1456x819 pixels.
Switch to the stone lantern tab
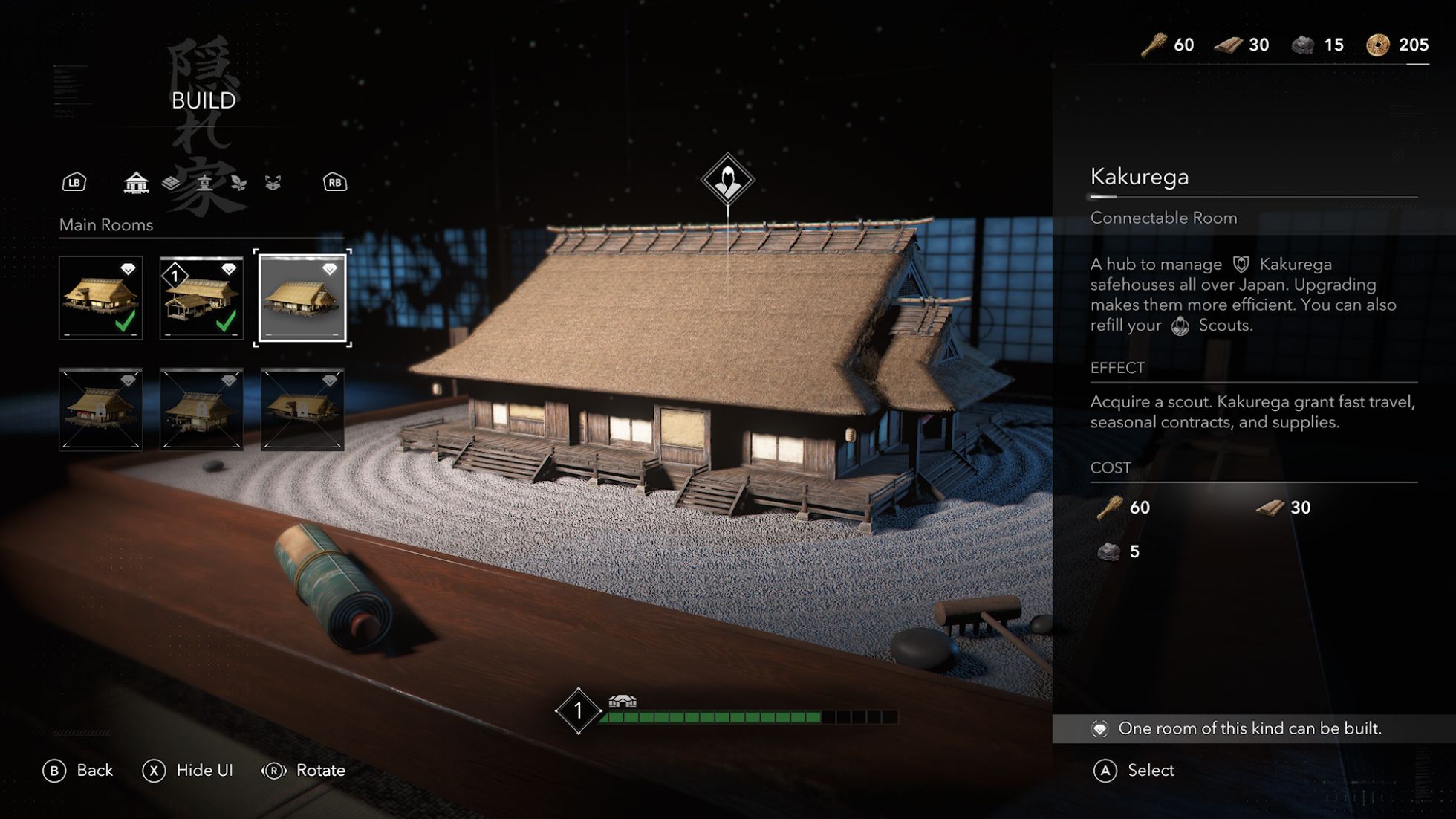point(205,182)
